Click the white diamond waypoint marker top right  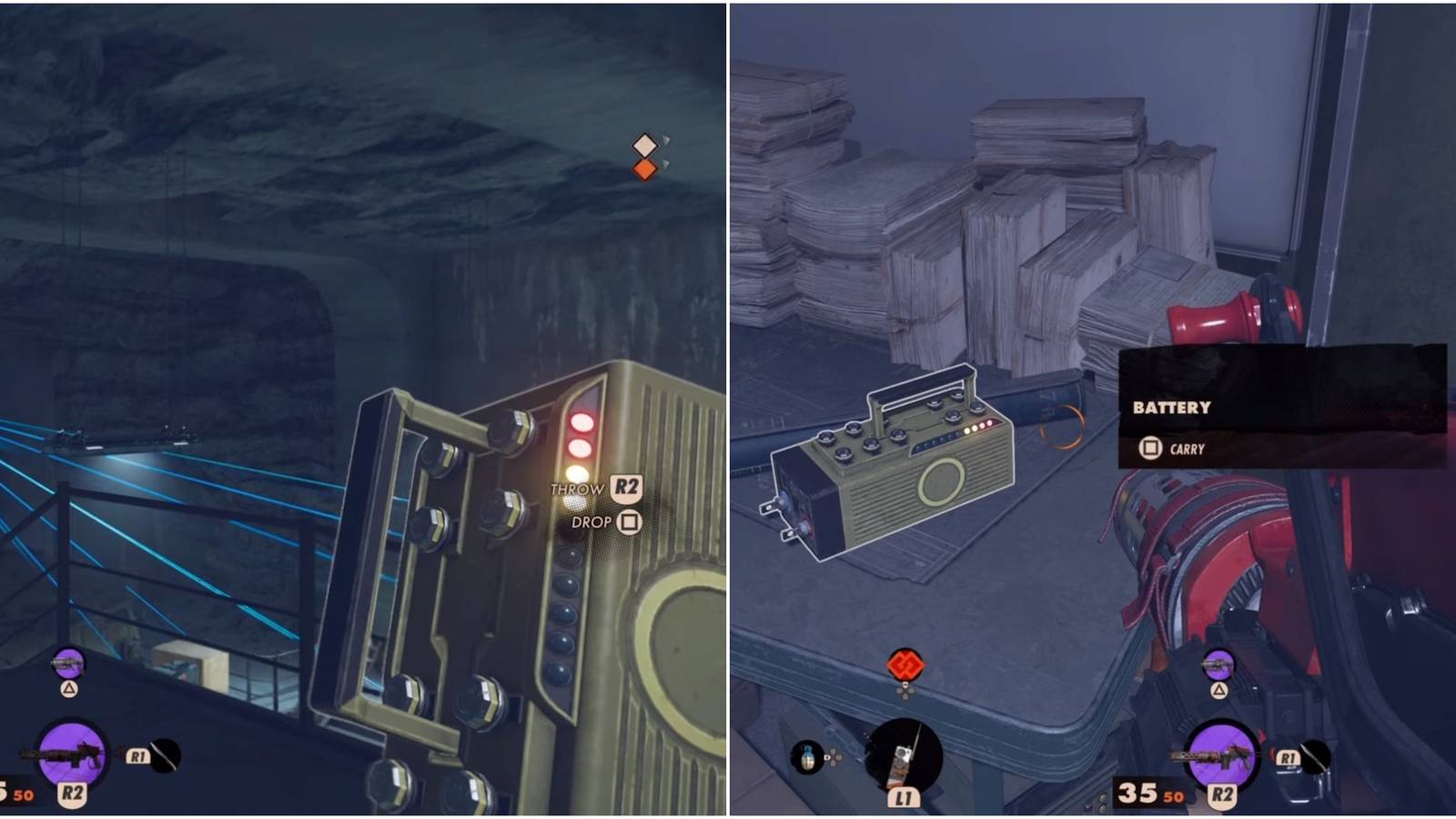pyautogui.click(x=647, y=143)
